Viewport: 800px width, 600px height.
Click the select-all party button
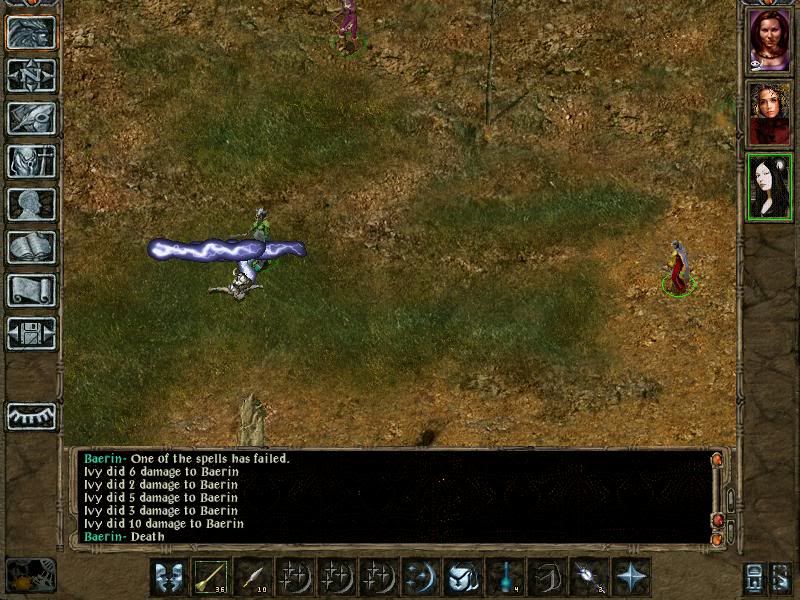click(755, 579)
